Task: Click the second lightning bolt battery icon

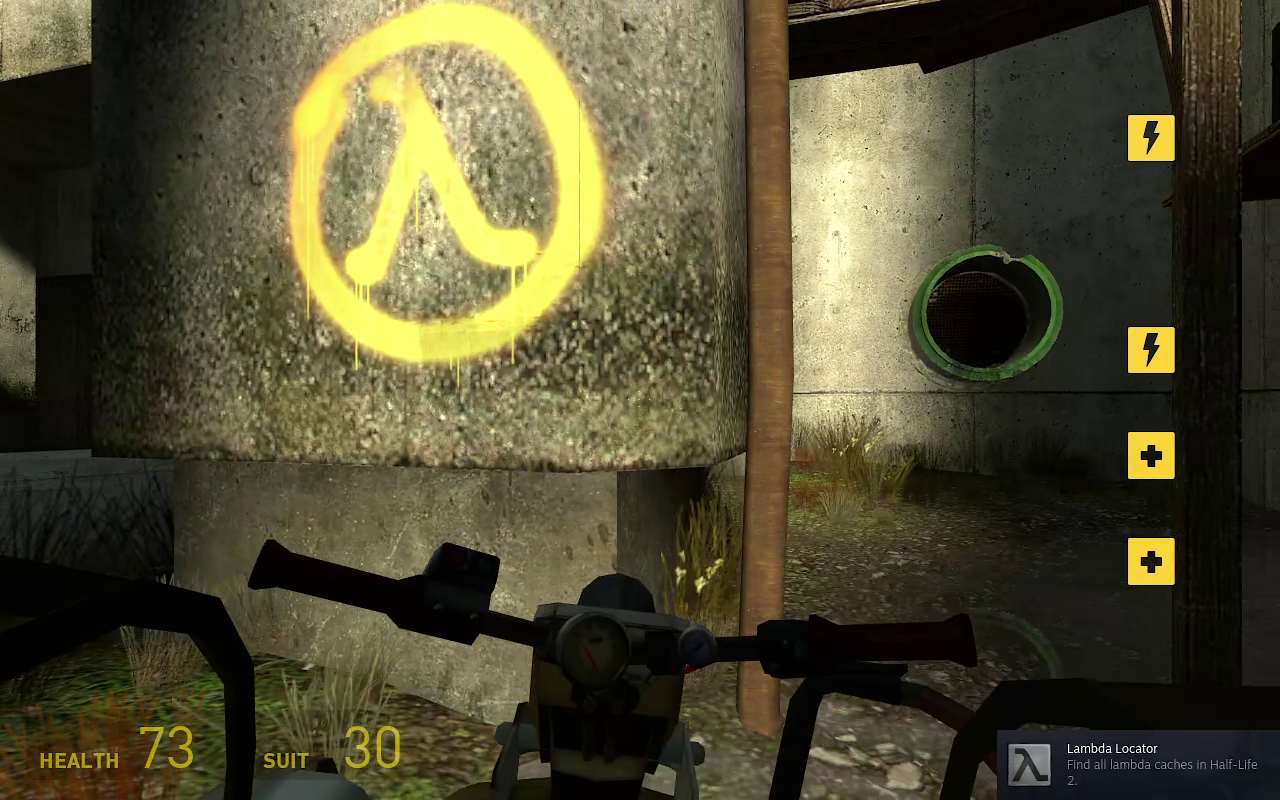Action: 1151,350
